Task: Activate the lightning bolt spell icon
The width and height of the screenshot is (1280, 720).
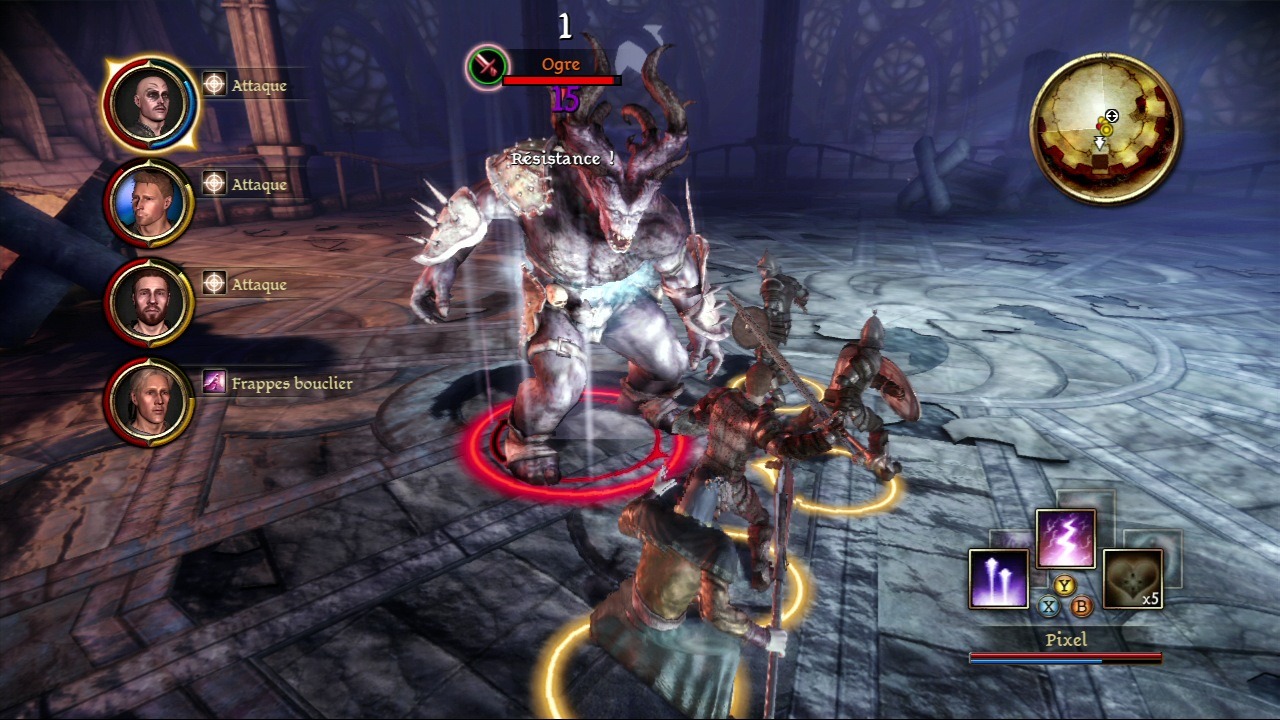Action: pos(1065,539)
